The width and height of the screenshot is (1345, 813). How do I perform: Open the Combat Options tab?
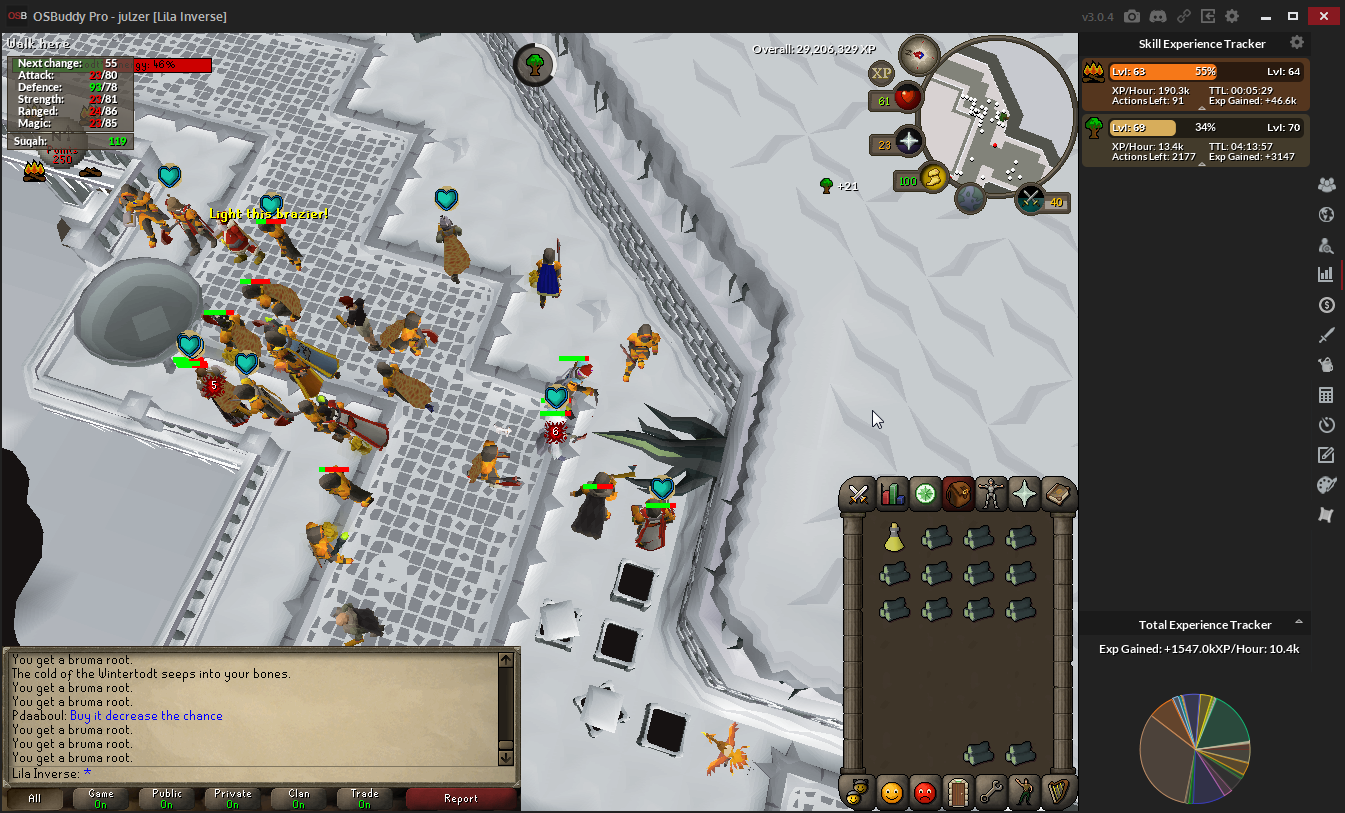857,494
